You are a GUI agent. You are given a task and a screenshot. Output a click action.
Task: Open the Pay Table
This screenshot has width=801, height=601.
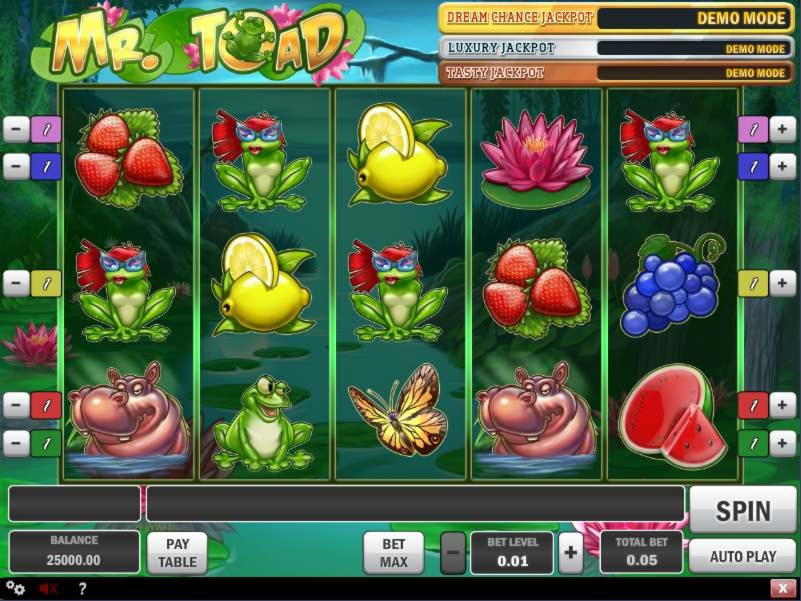pyautogui.click(x=177, y=552)
